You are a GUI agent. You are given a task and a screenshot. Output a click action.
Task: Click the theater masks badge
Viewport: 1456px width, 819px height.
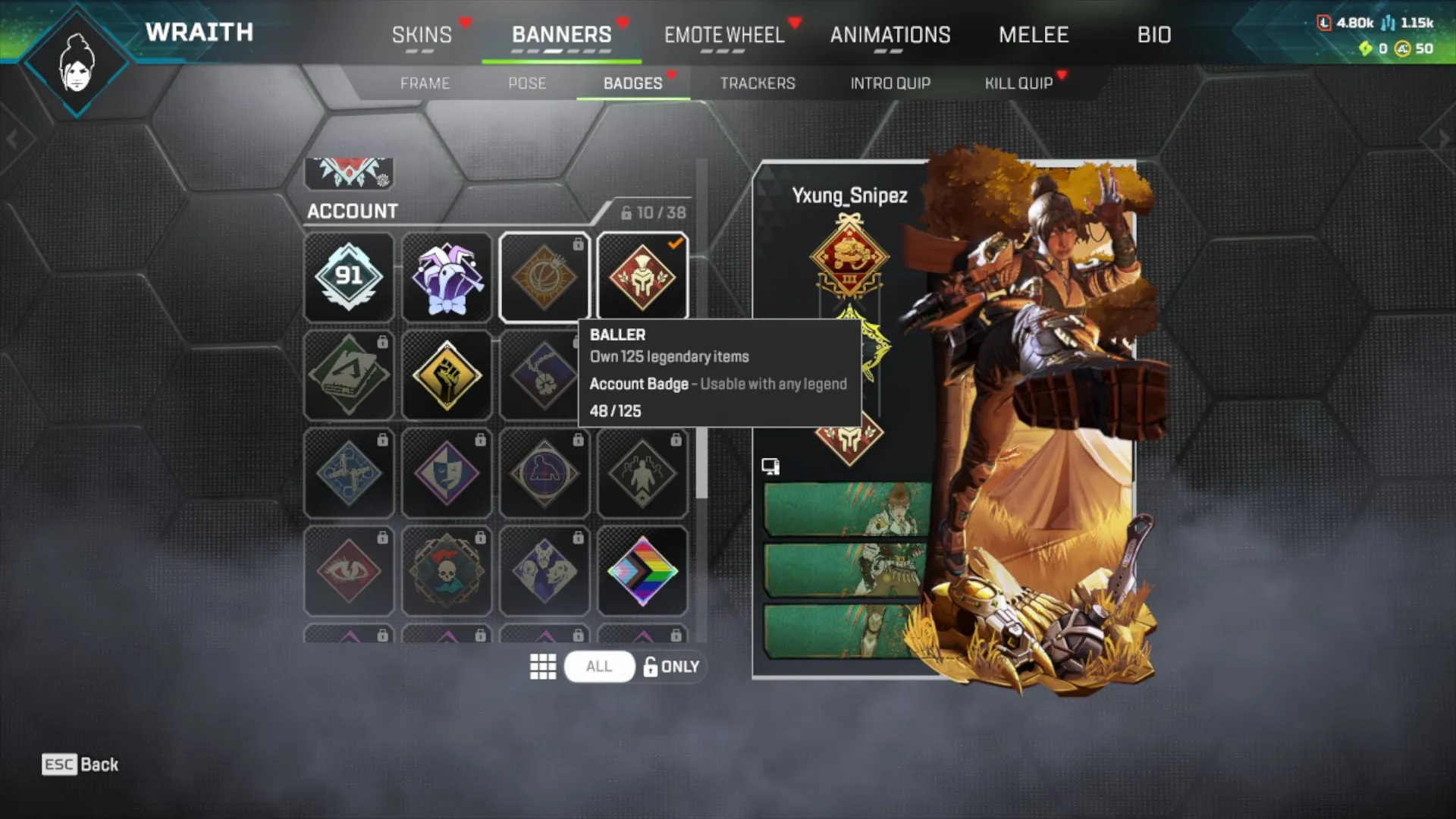point(447,472)
